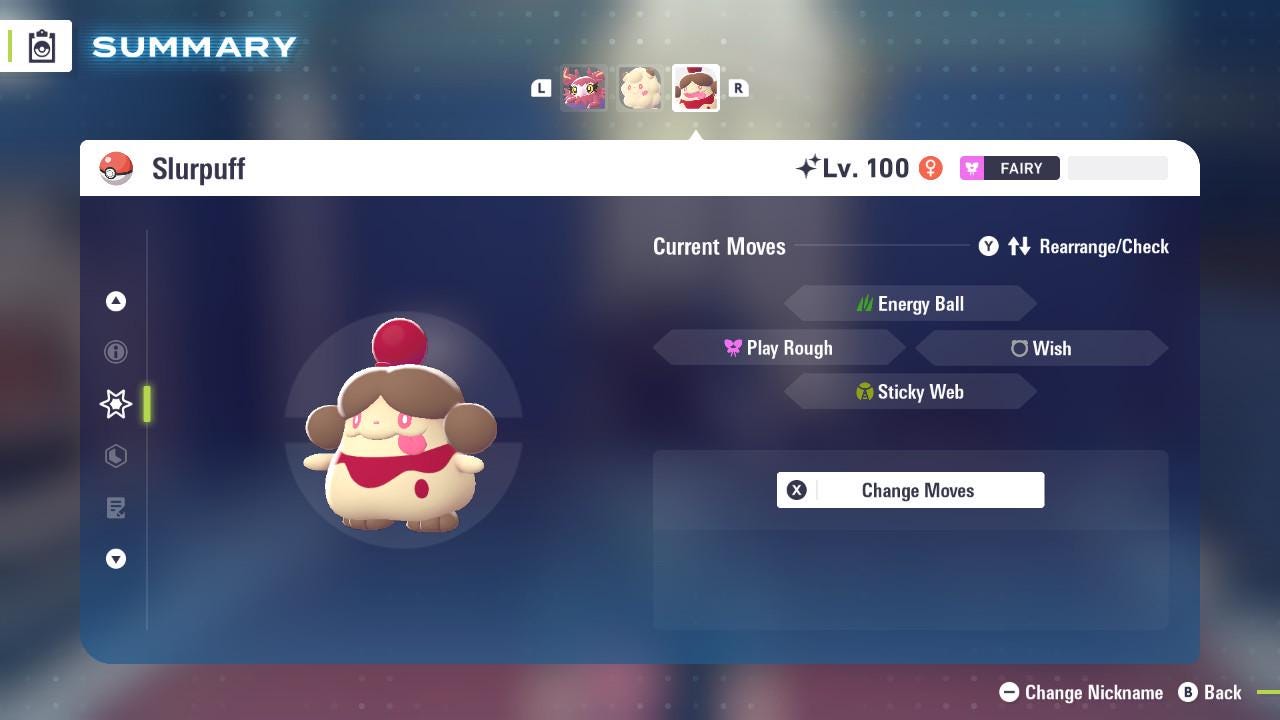Open the memo notes page in the sidebar

pos(115,508)
